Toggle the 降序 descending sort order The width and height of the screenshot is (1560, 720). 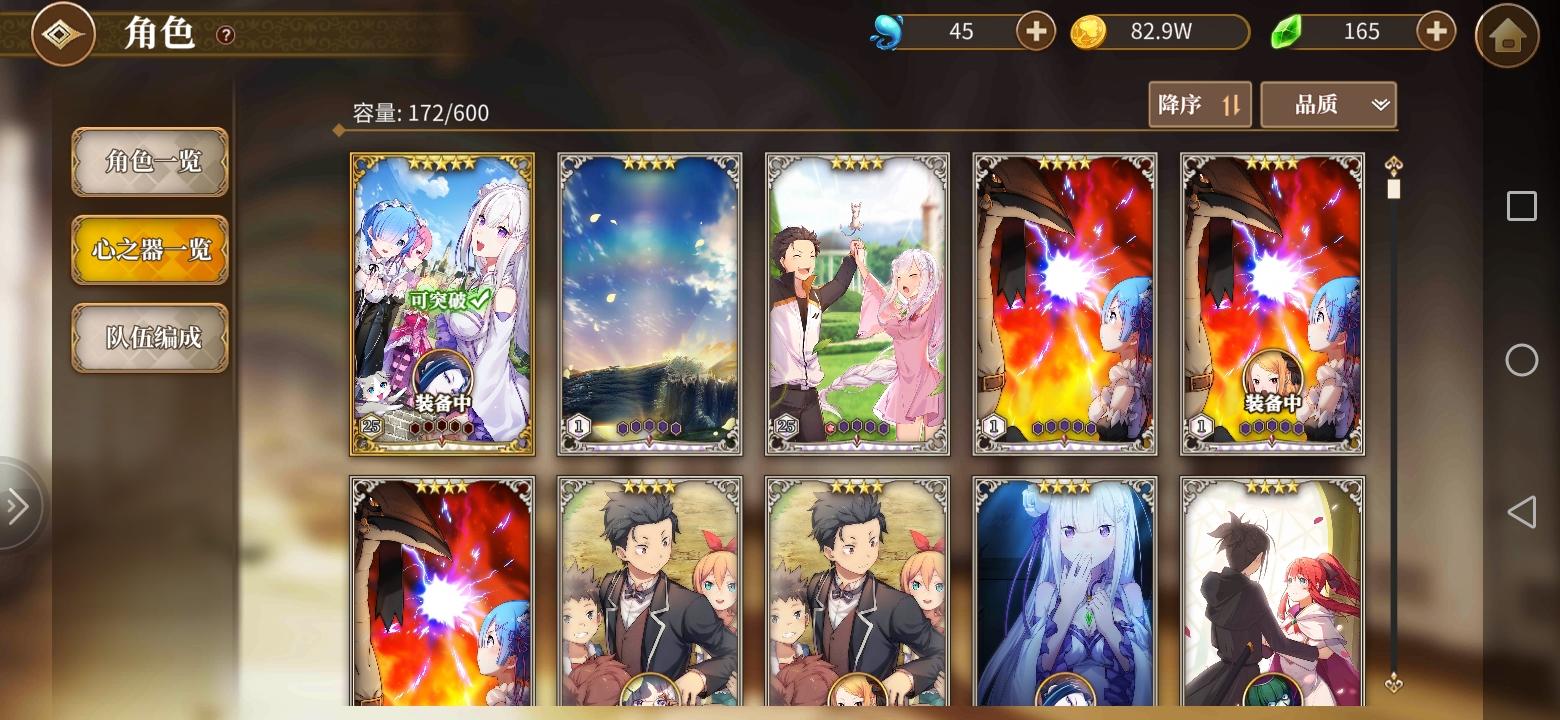click(1199, 104)
